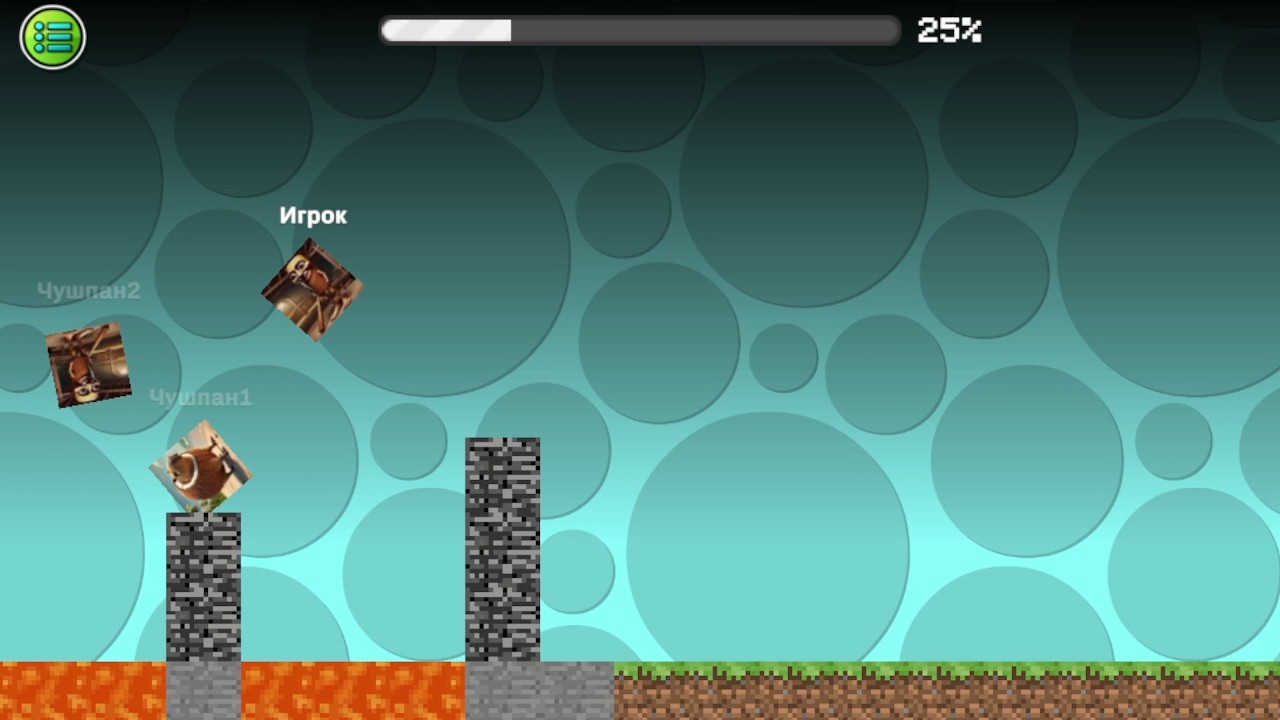
Task: Tap the Игрок name label
Action: coord(313,215)
